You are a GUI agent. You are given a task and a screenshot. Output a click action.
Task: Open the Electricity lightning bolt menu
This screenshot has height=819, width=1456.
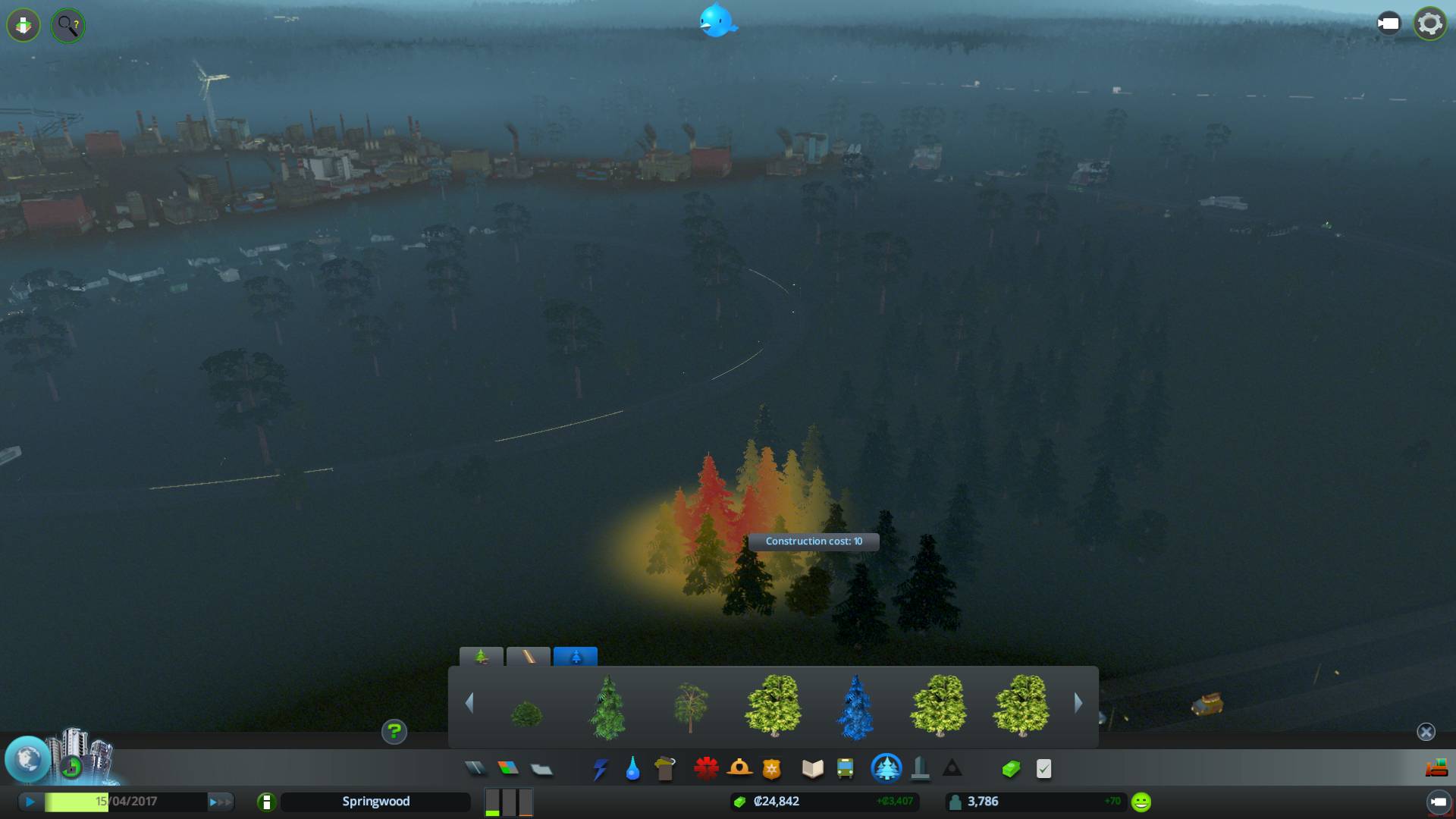(x=600, y=770)
